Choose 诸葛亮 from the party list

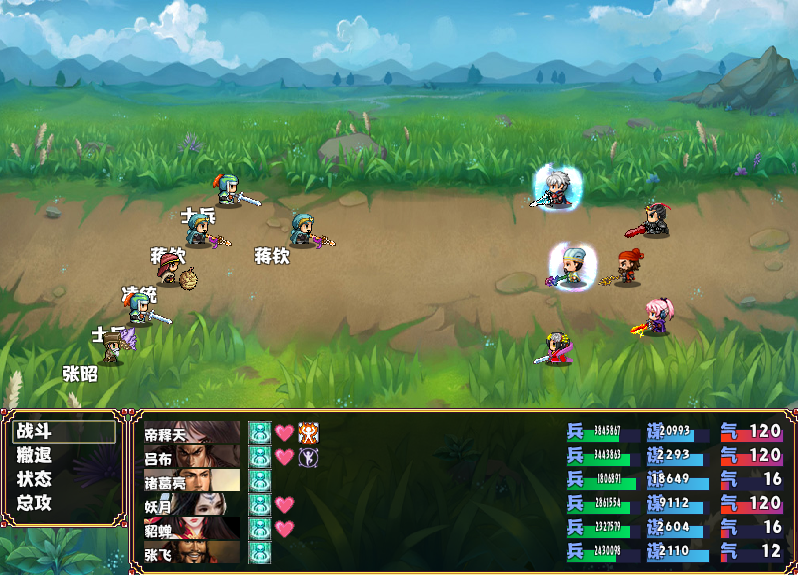(192, 481)
